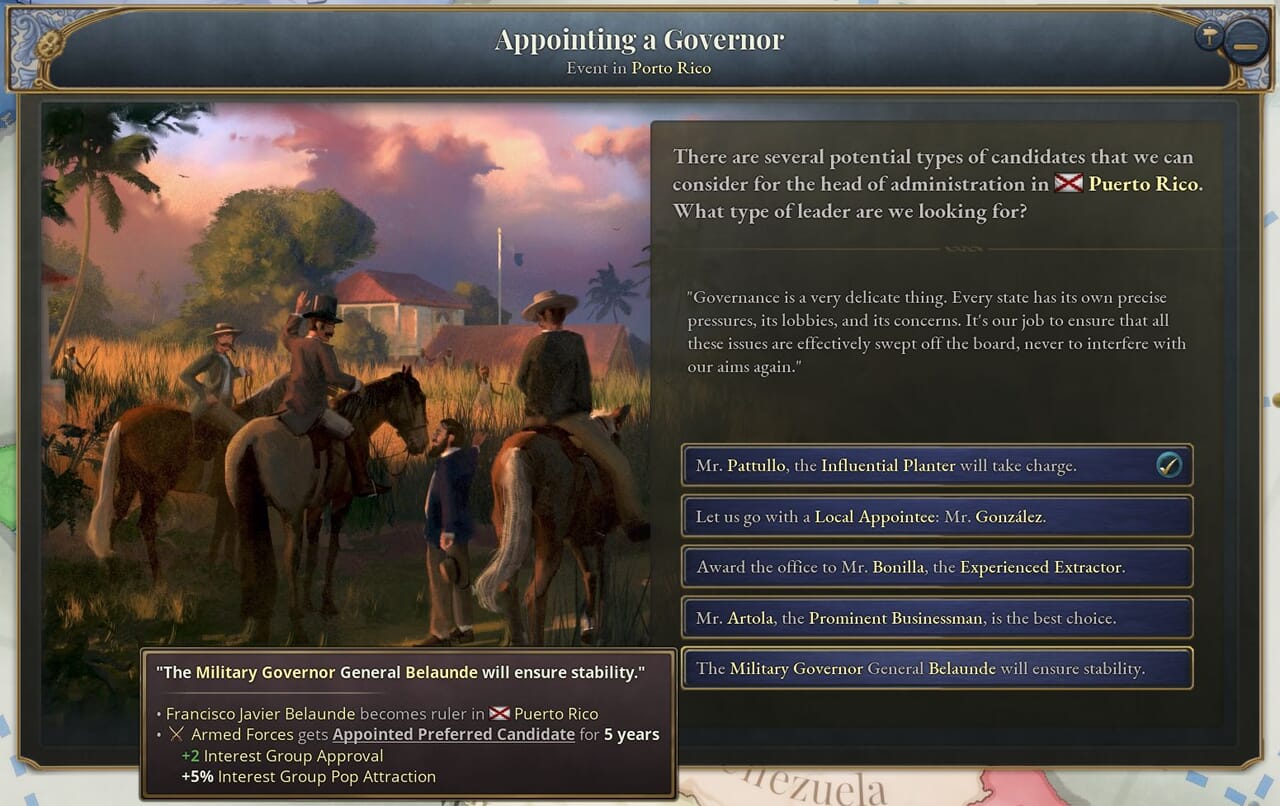
Task: Minimize the event window
Action: (1245, 46)
